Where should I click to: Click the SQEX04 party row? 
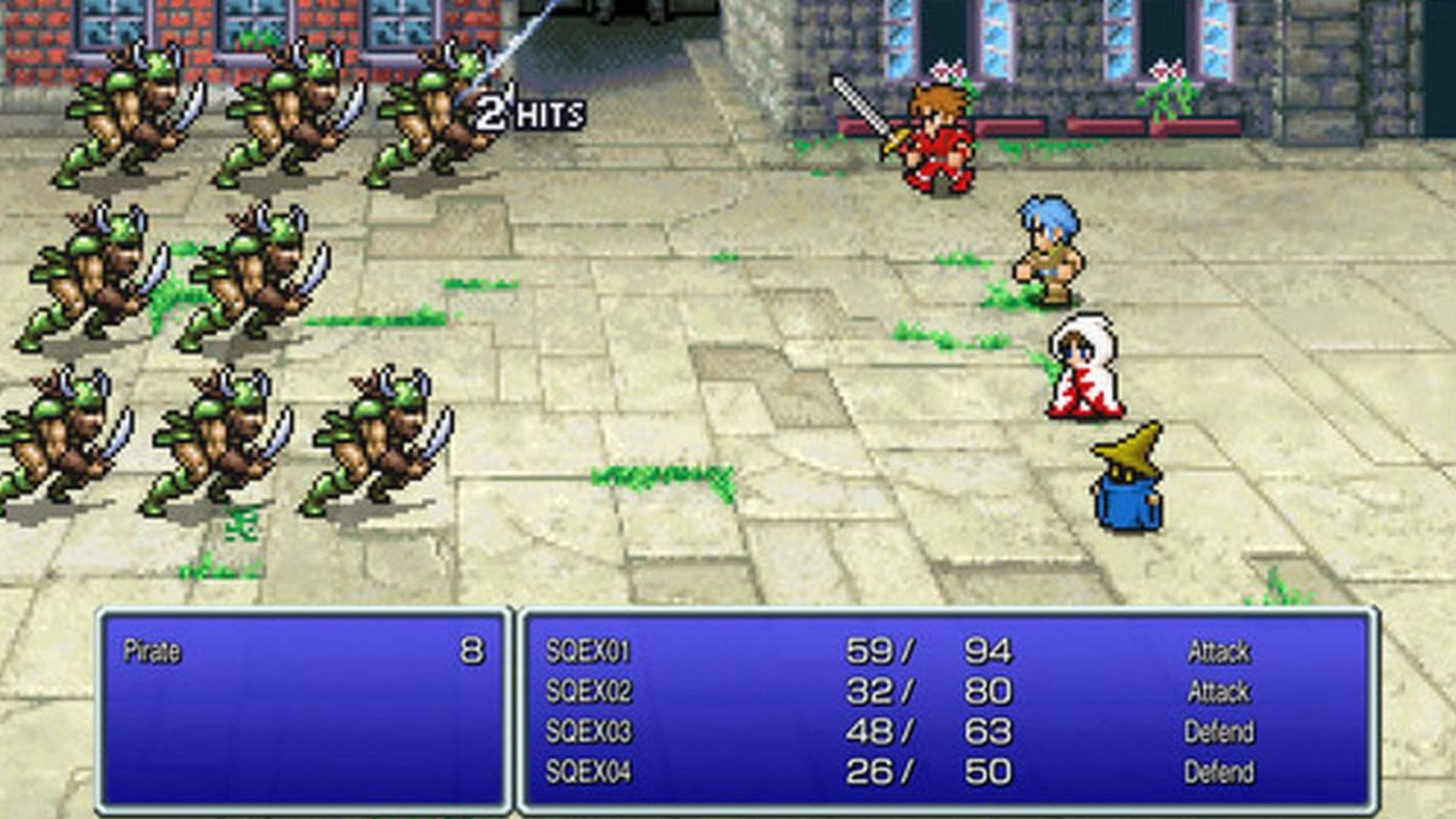(588, 772)
